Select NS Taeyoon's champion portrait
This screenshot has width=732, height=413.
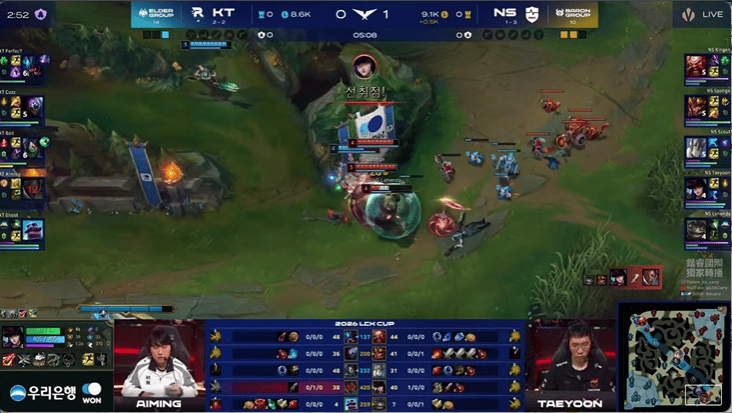point(695,189)
